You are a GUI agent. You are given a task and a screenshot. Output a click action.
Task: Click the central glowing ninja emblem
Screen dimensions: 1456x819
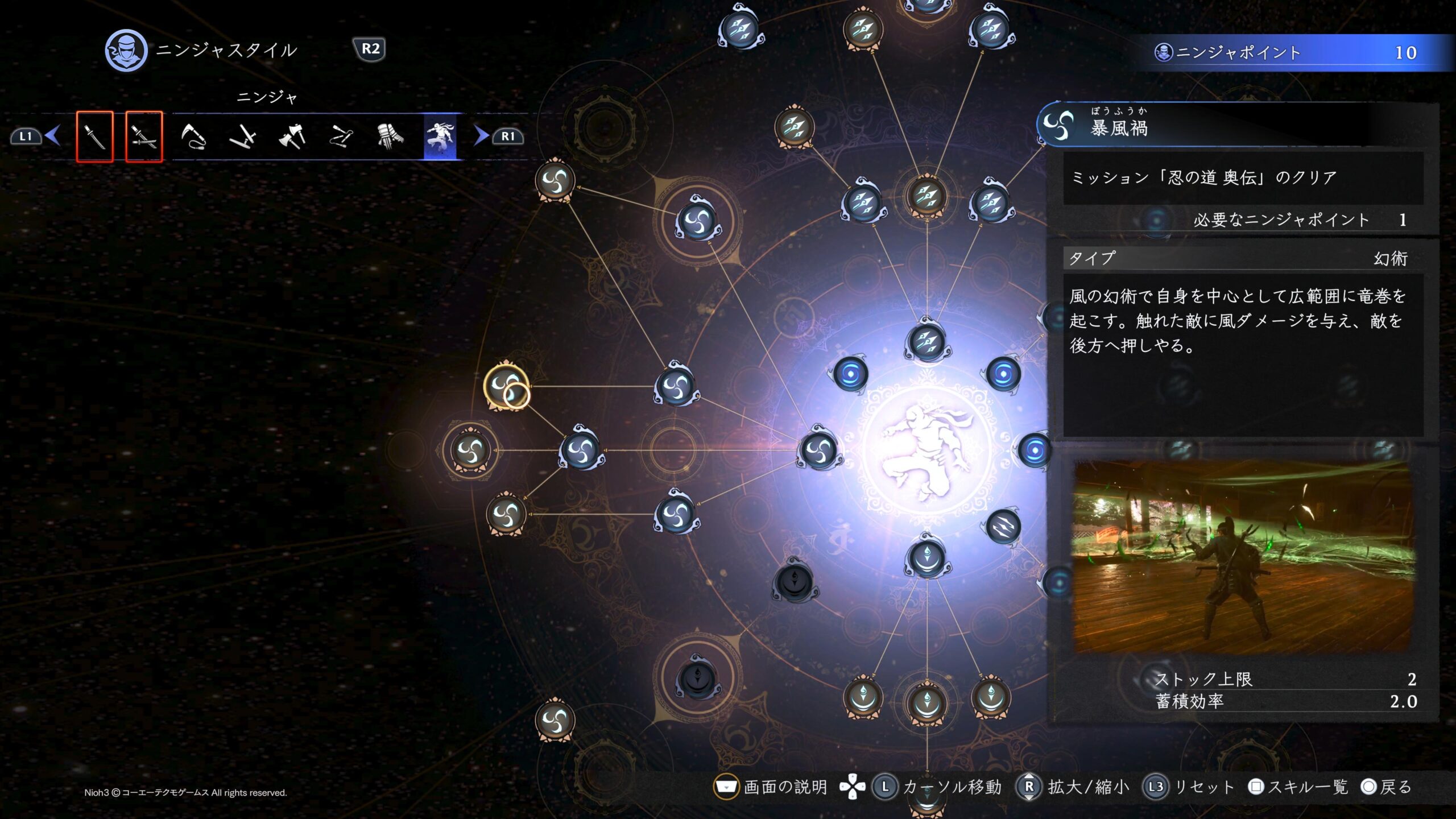coord(926,450)
